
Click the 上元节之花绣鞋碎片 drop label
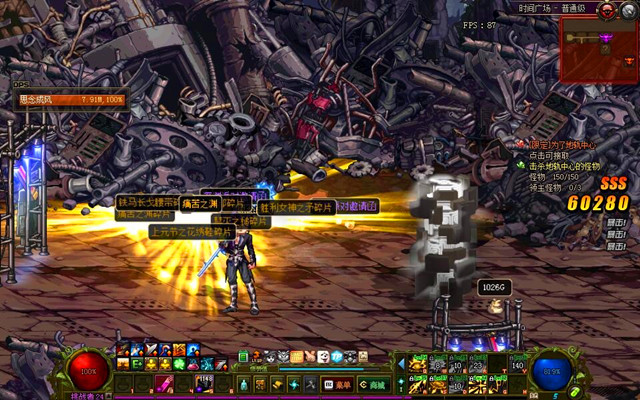[x=191, y=231]
